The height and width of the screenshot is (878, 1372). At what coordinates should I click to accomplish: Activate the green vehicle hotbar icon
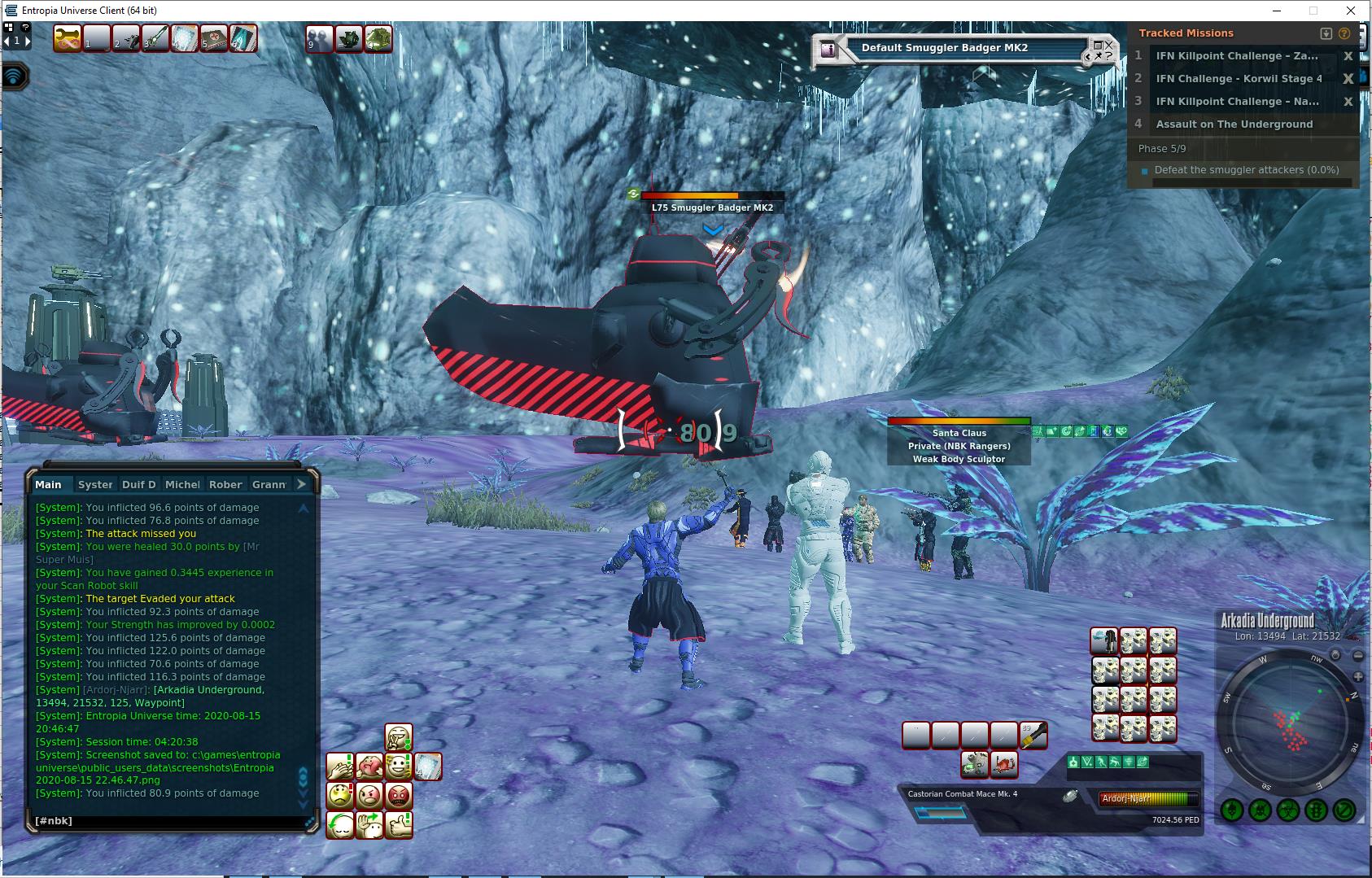pyautogui.click(x=378, y=38)
